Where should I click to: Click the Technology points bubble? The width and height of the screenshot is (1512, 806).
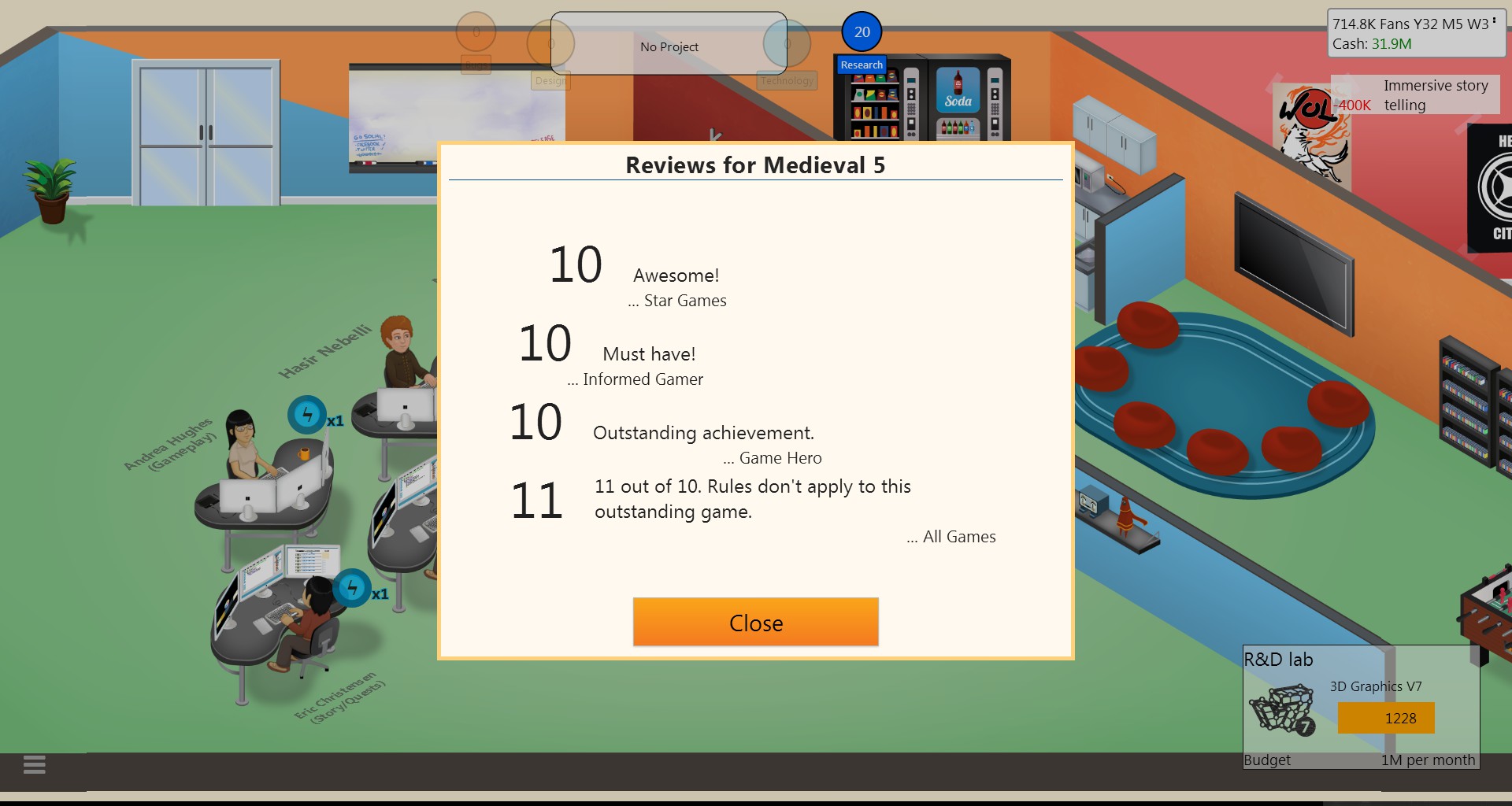[x=787, y=43]
